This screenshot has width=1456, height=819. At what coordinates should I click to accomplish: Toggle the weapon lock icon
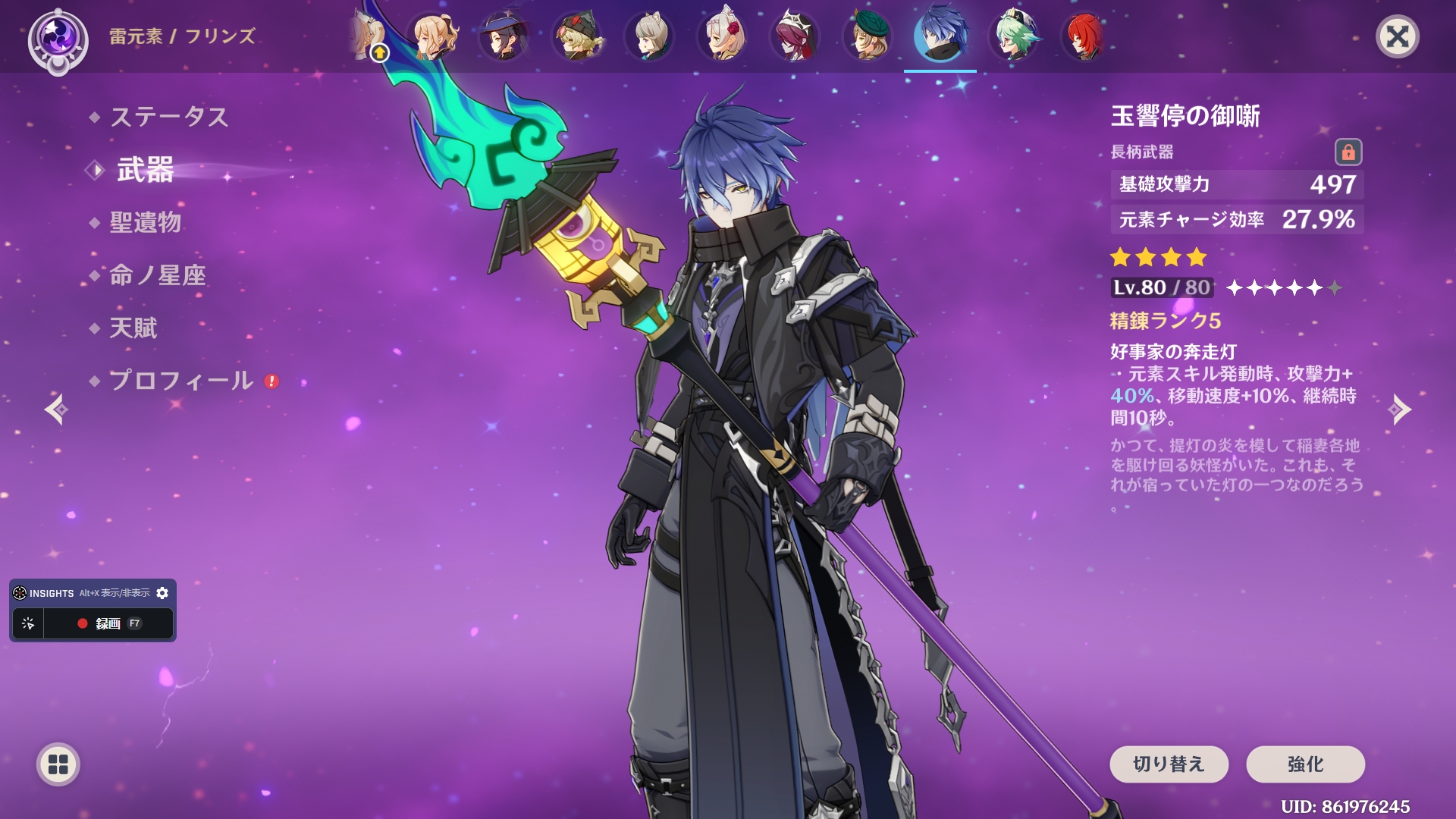tap(1348, 152)
